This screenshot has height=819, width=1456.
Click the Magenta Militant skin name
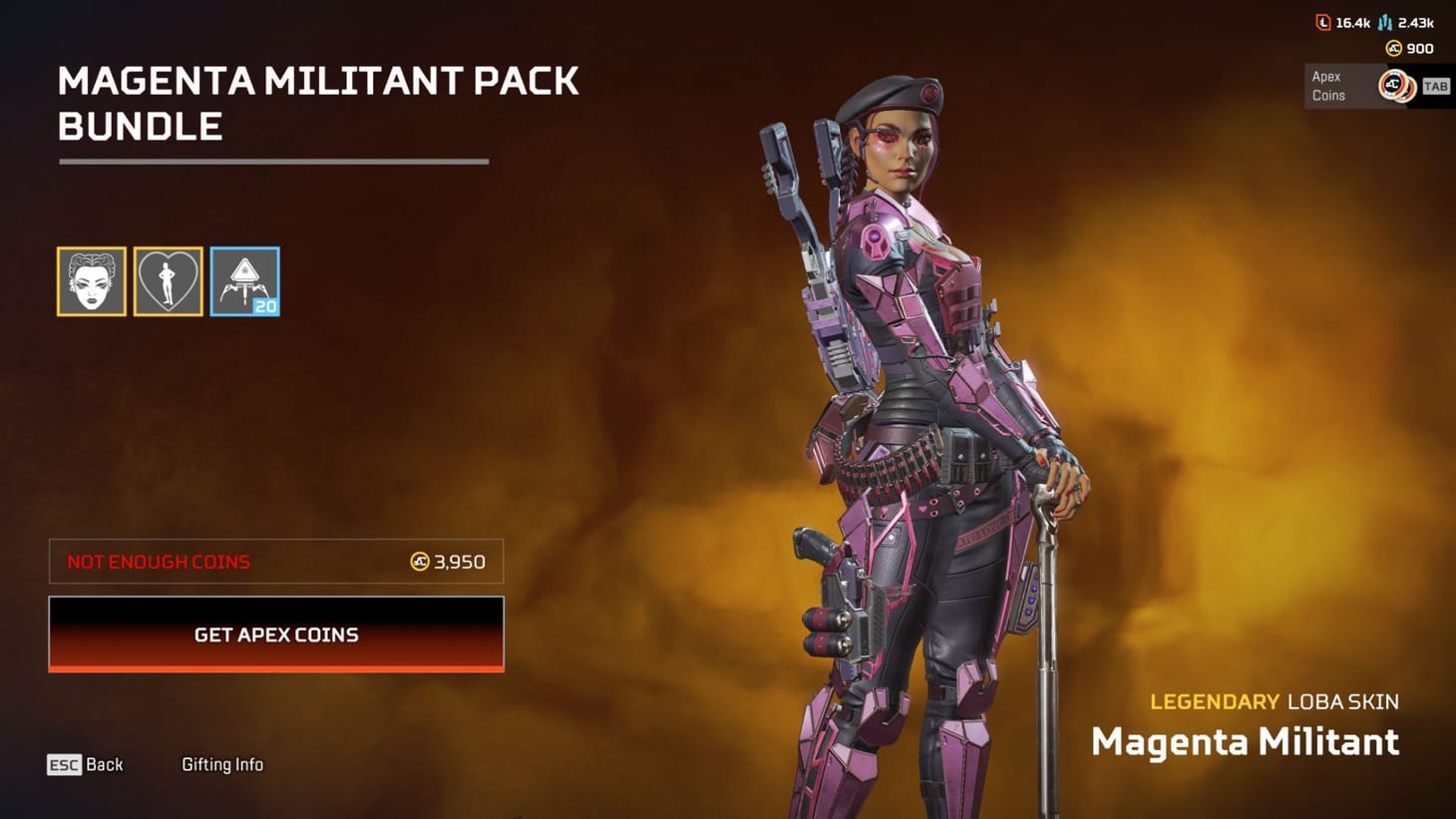point(1246,742)
